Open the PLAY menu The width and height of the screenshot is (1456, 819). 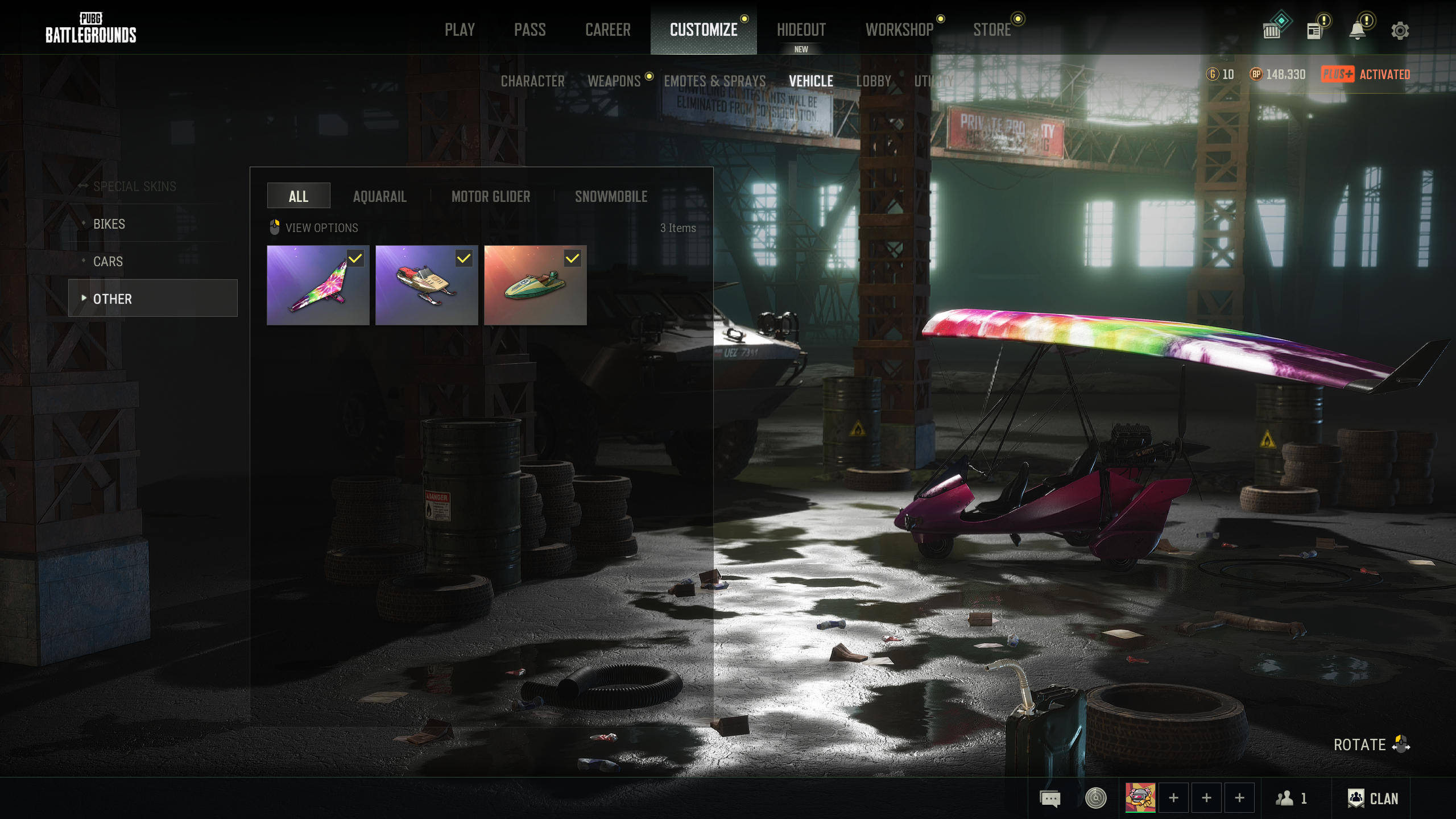(460, 30)
